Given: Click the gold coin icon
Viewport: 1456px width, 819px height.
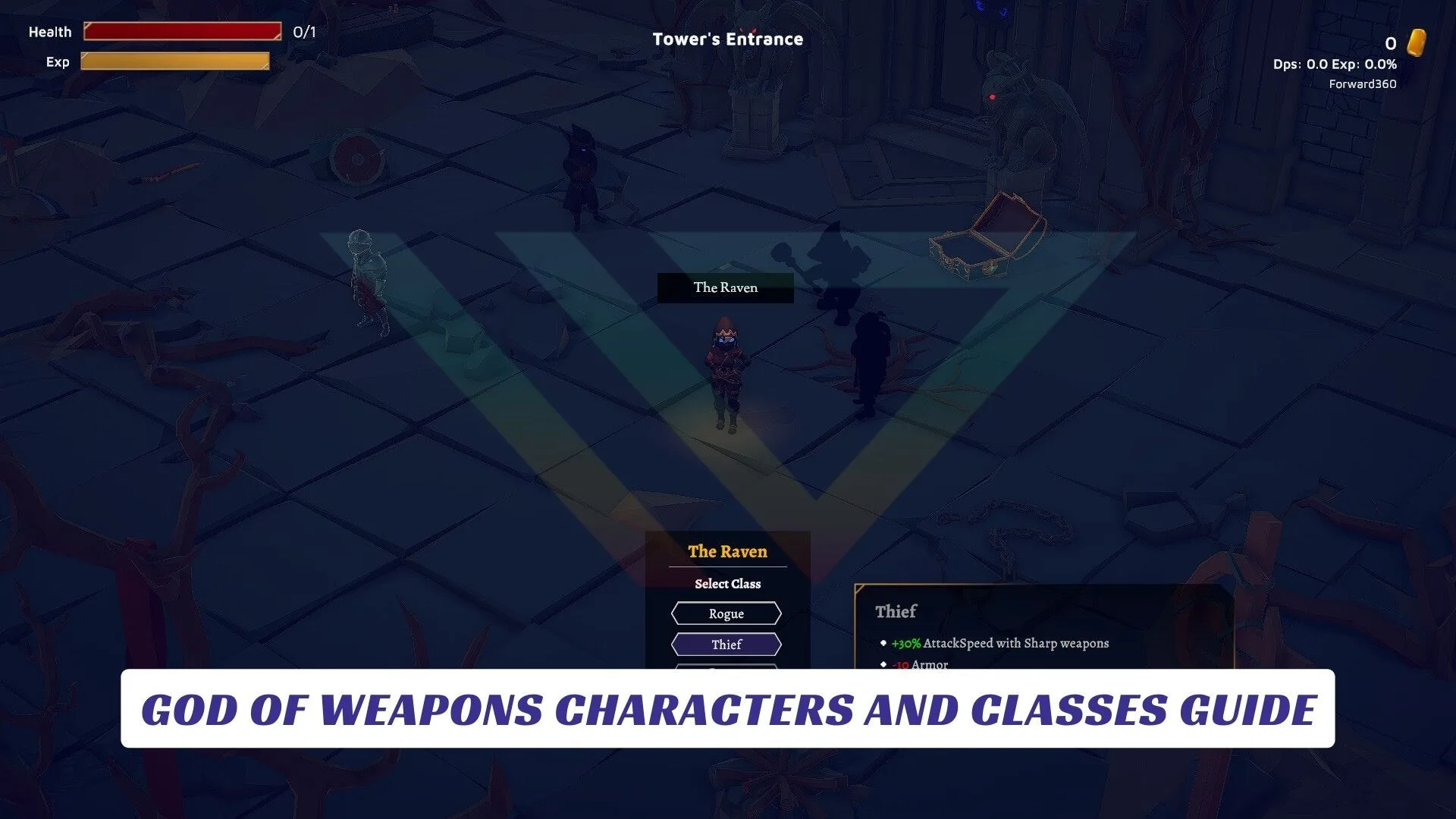Looking at the screenshot, I should click(1417, 43).
